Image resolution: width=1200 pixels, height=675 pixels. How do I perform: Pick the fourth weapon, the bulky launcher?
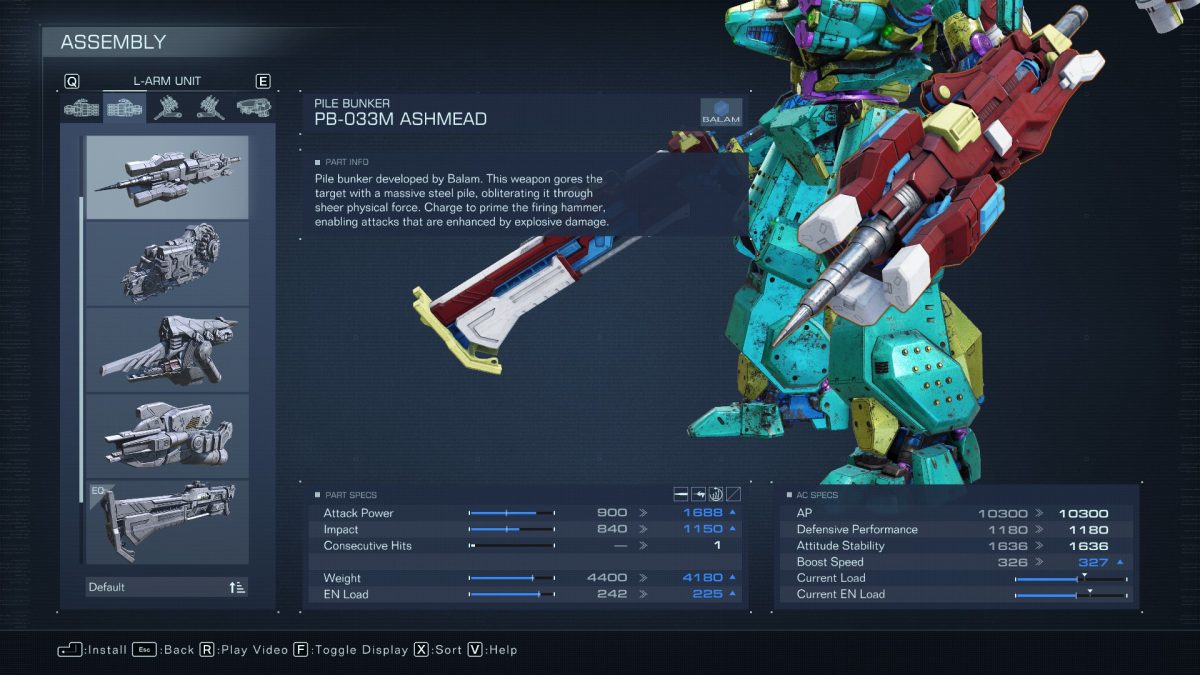pos(167,435)
